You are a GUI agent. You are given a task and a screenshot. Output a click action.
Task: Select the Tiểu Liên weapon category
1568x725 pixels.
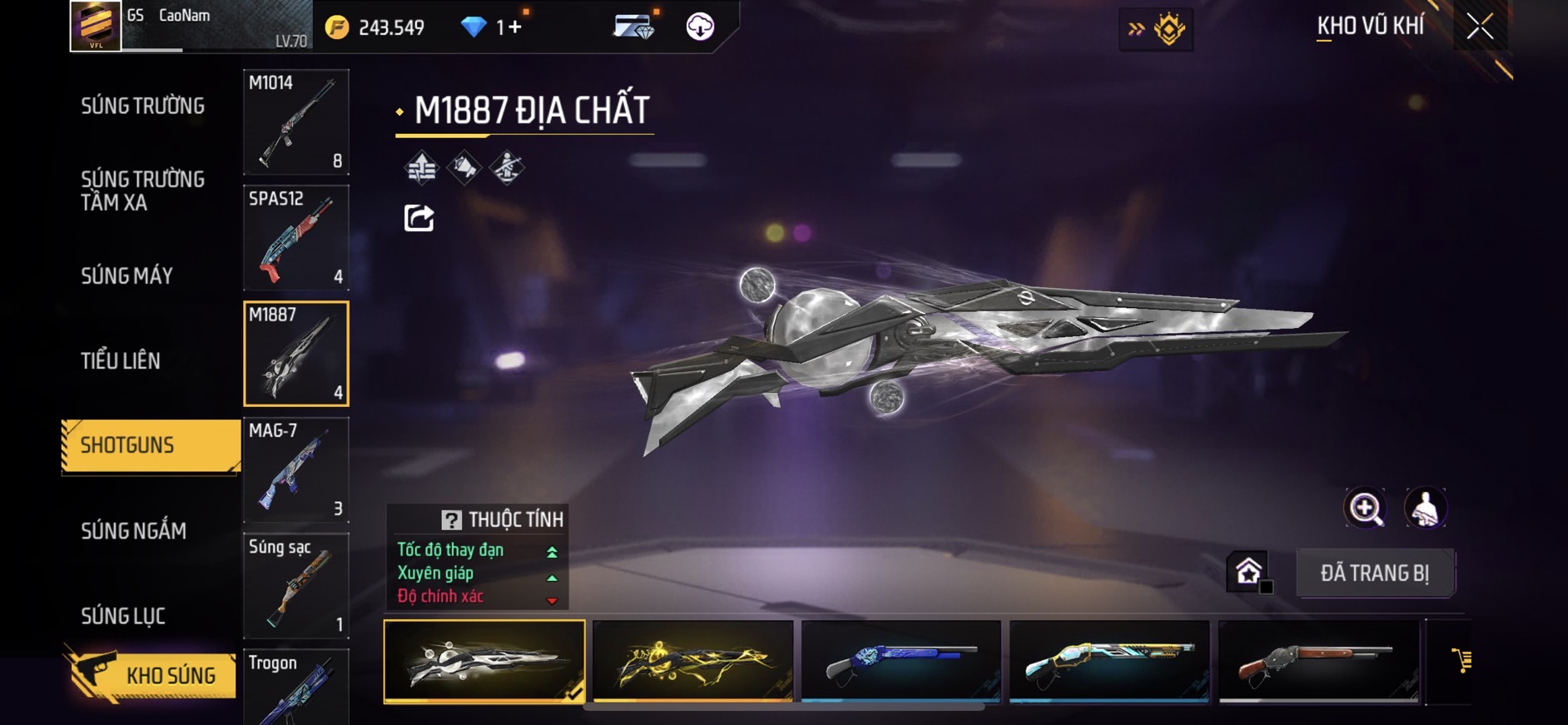121,360
